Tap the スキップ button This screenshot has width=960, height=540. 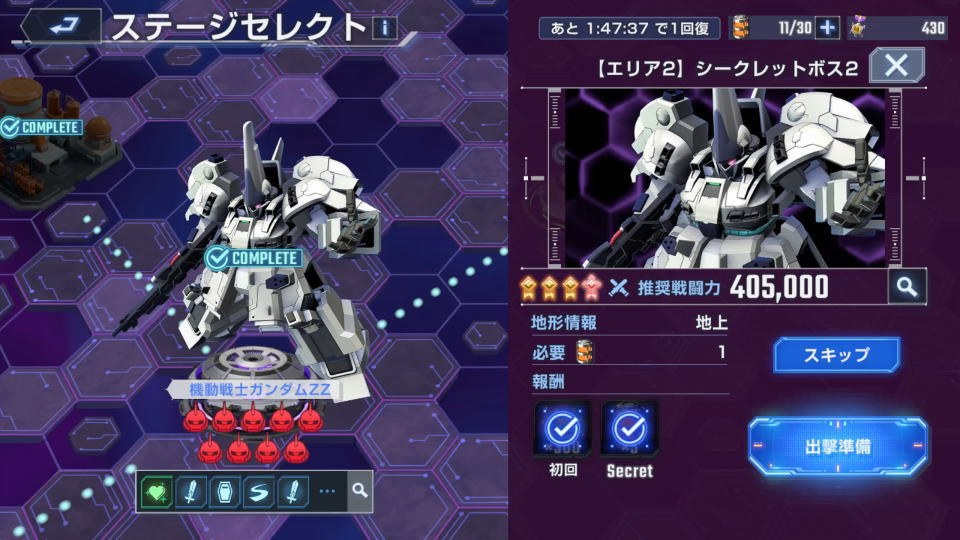pyautogui.click(x=836, y=355)
